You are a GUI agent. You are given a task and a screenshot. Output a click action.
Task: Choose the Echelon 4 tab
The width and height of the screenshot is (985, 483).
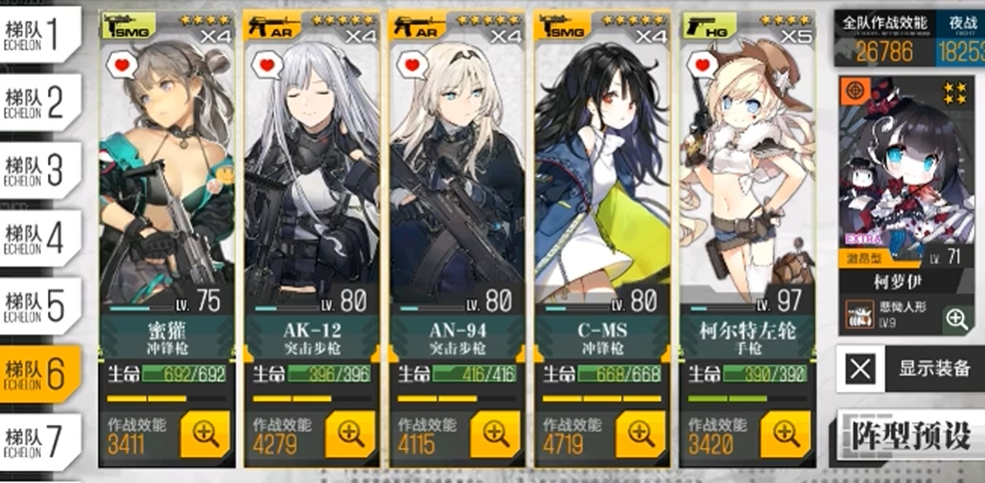click(40, 238)
